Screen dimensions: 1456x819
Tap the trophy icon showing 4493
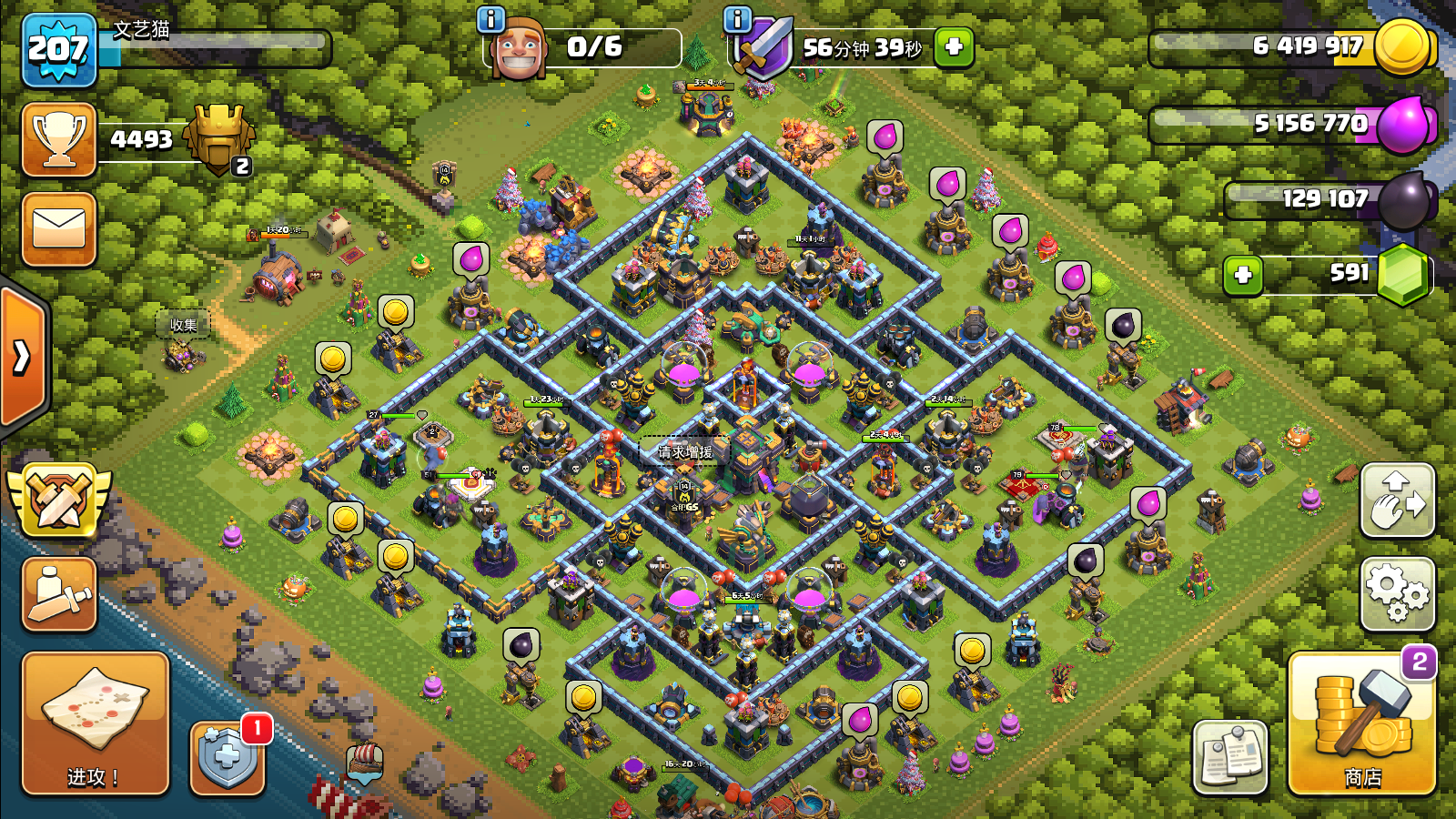58,139
